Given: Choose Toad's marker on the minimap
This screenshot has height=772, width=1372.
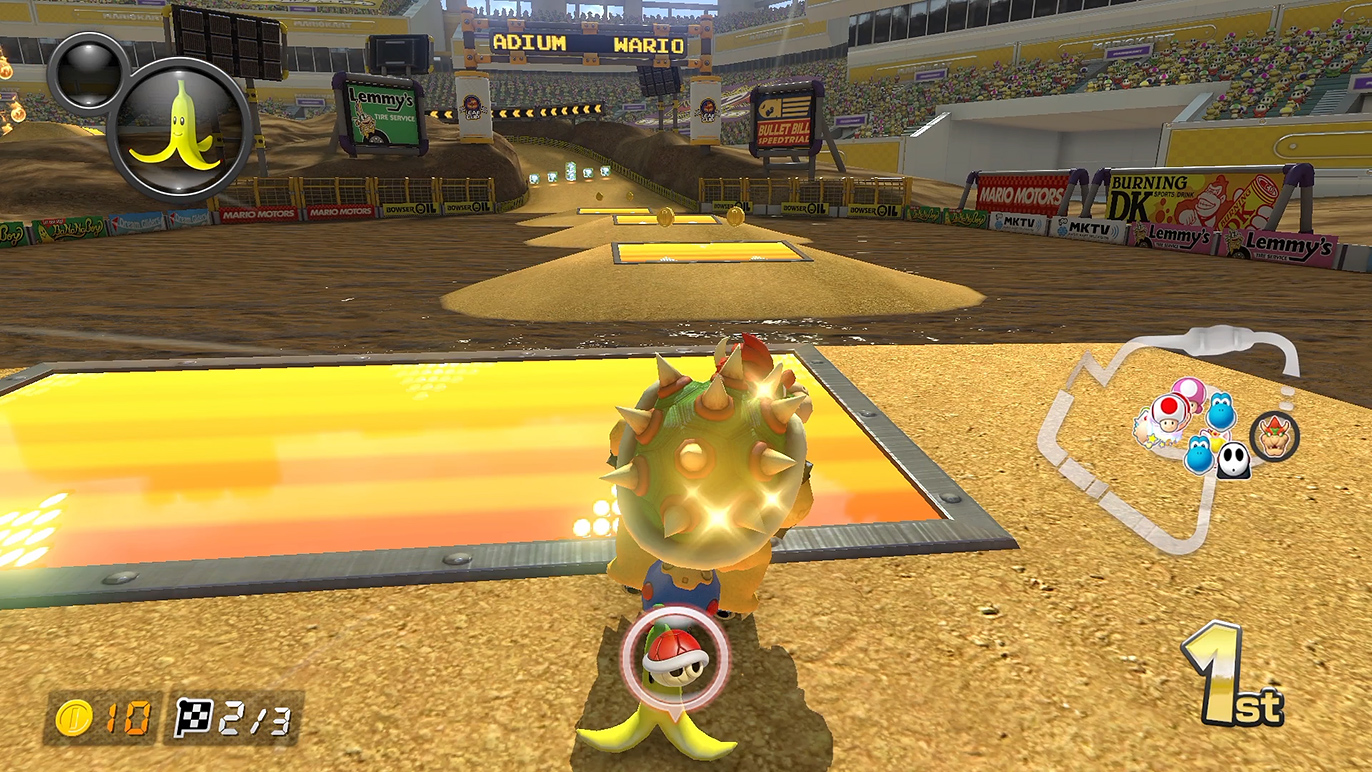Looking at the screenshot, I should 1170,411.
